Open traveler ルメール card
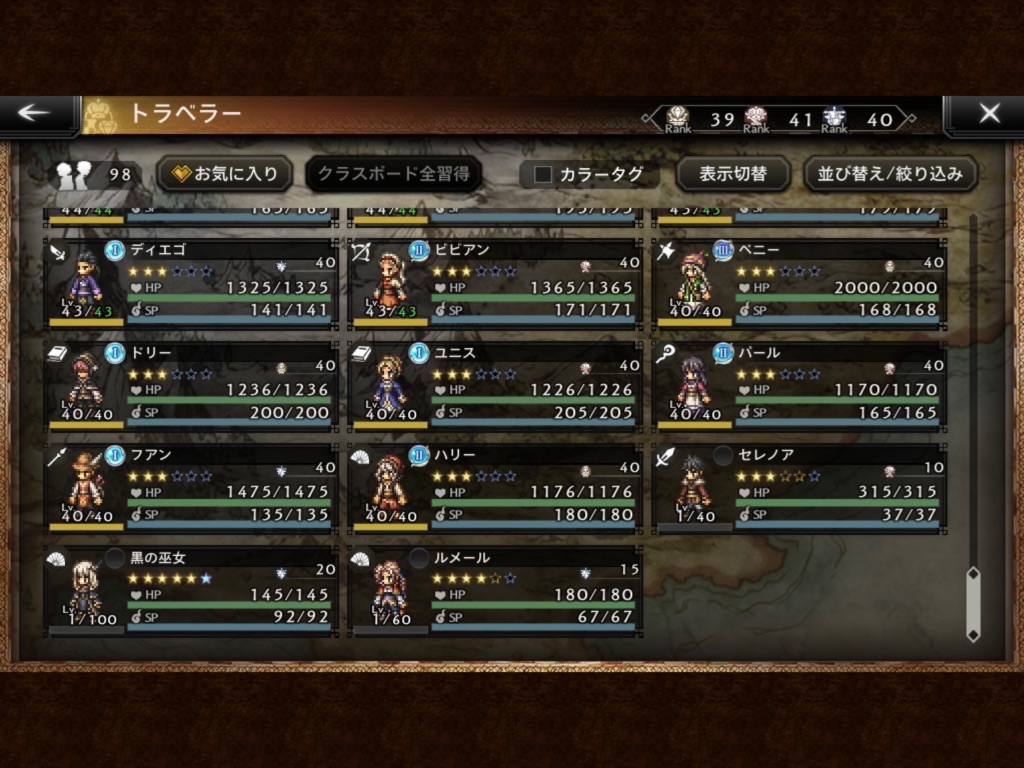The width and height of the screenshot is (1024, 768). (x=496, y=590)
